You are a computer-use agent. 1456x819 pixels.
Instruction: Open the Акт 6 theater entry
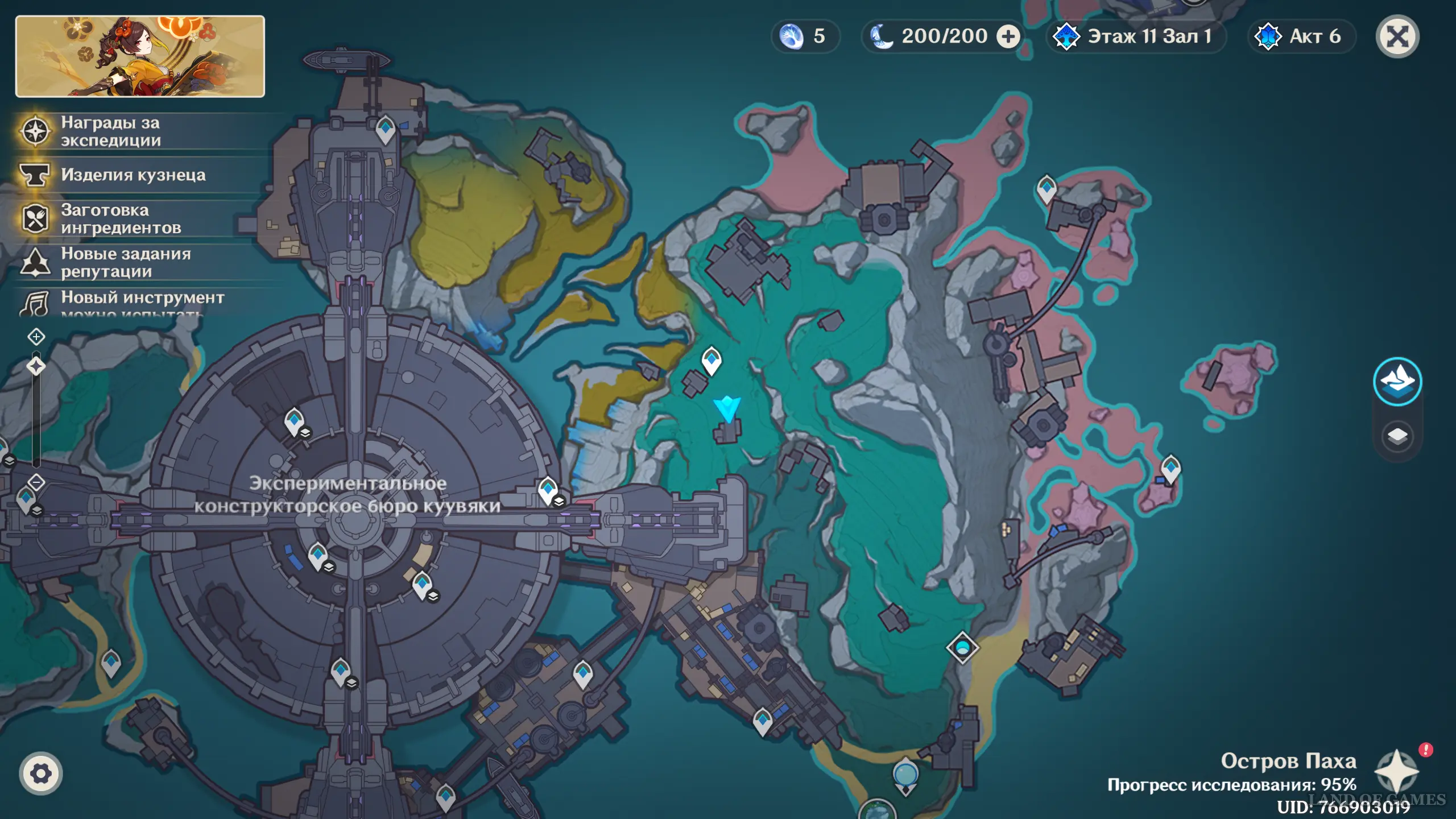[1301, 37]
